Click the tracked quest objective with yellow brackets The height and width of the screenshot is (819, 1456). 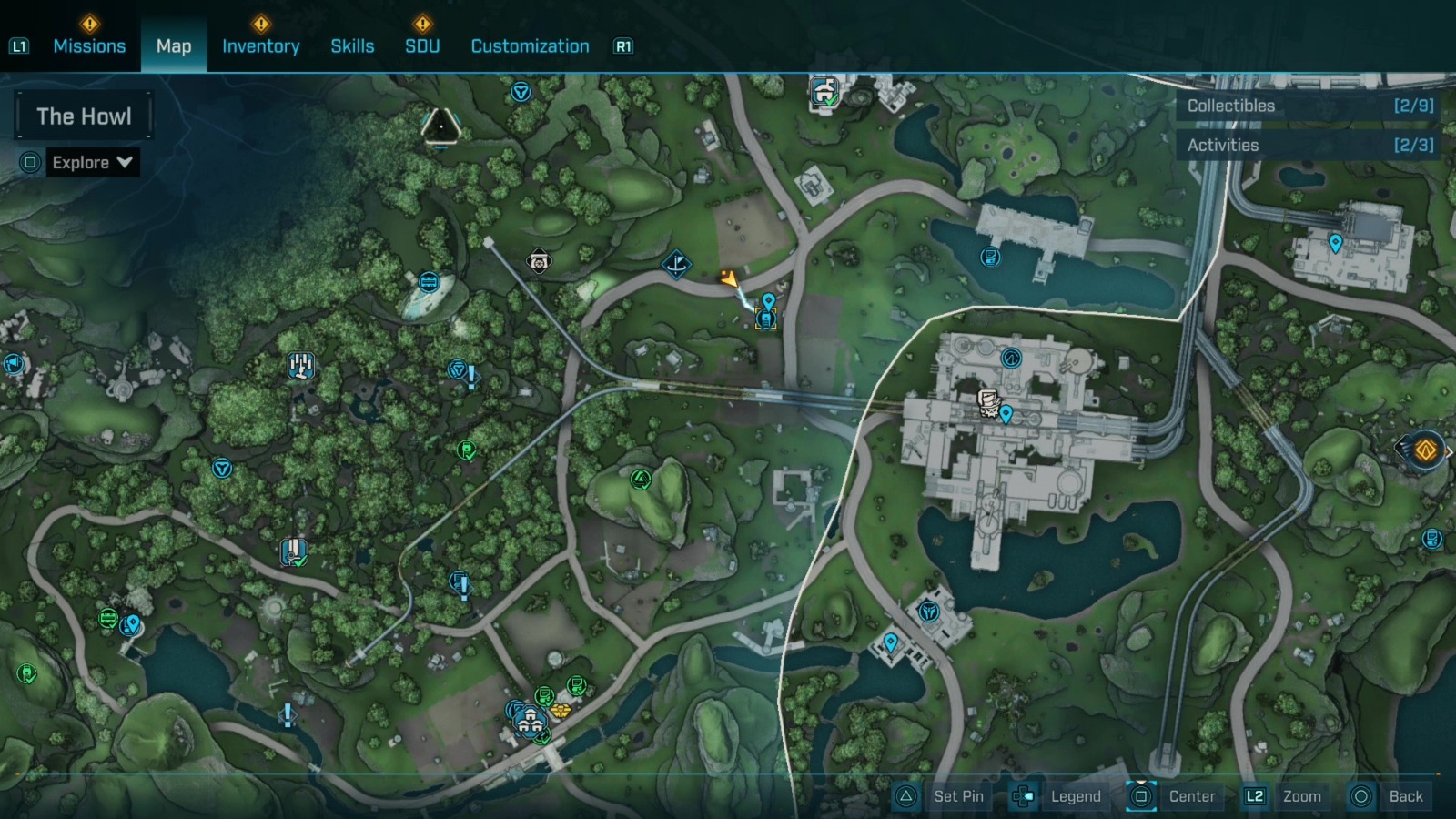[x=765, y=318]
